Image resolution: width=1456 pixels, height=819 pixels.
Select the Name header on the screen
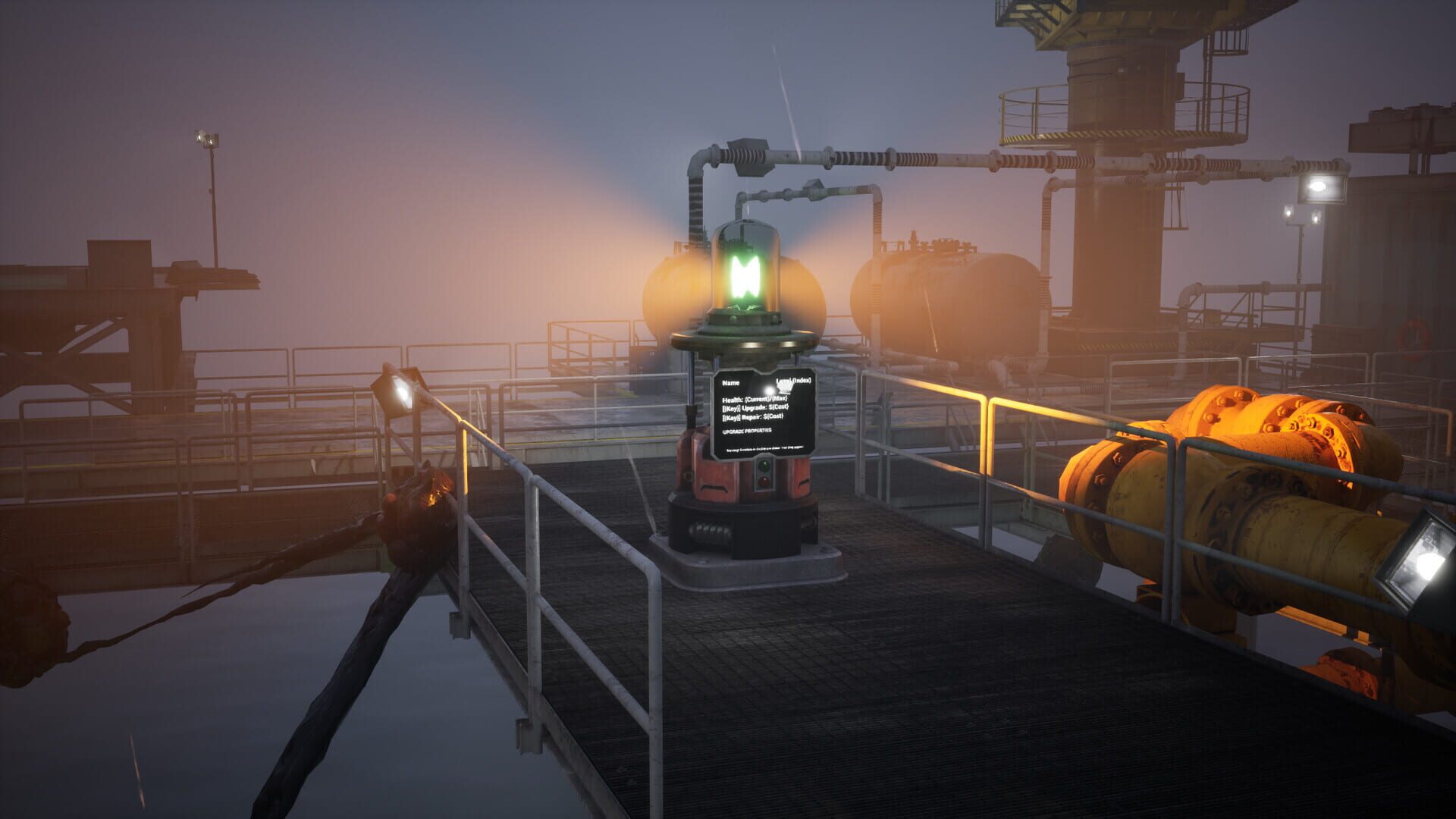[730, 381]
